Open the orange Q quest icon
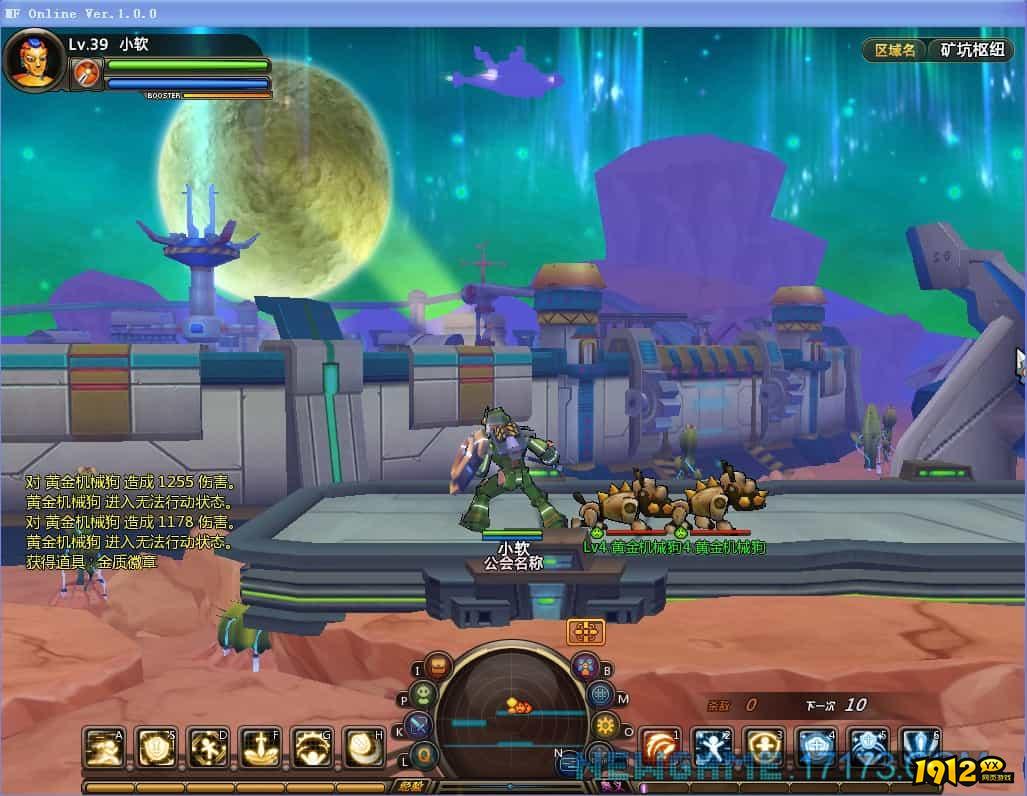 [426, 755]
